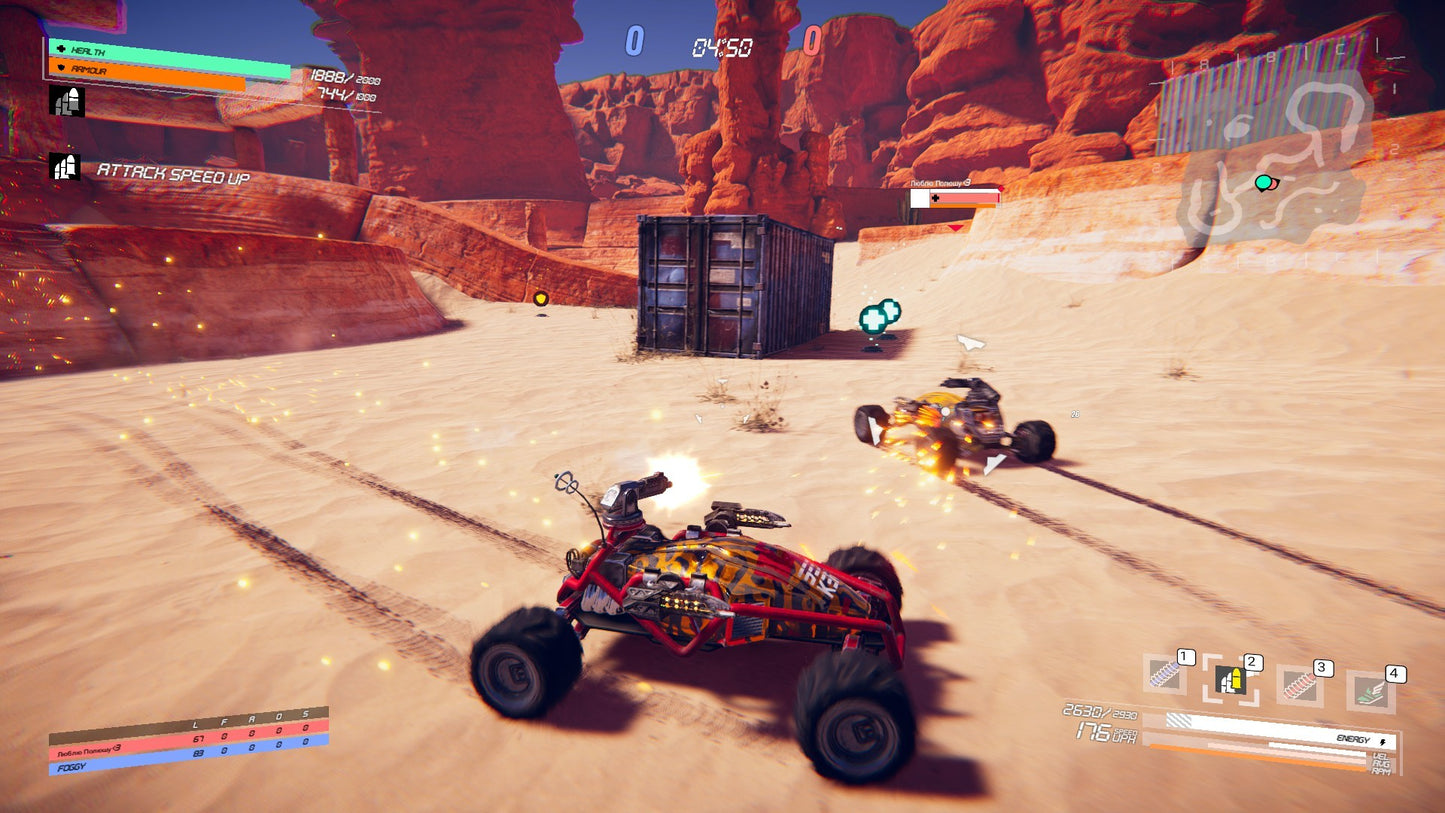
Task: Choose the red coil ability in slot 3
Action: pos(1299,685)
